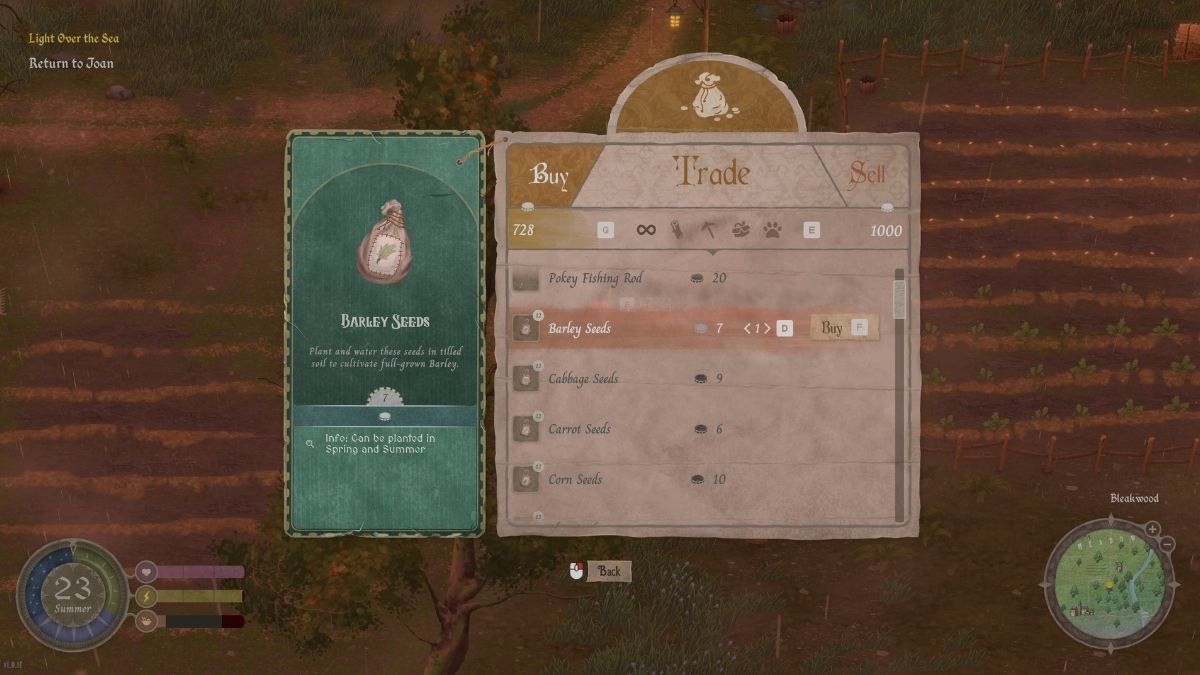Buy the Barley Seeds
Viewport: 1200px width, 675px height.
832,328
